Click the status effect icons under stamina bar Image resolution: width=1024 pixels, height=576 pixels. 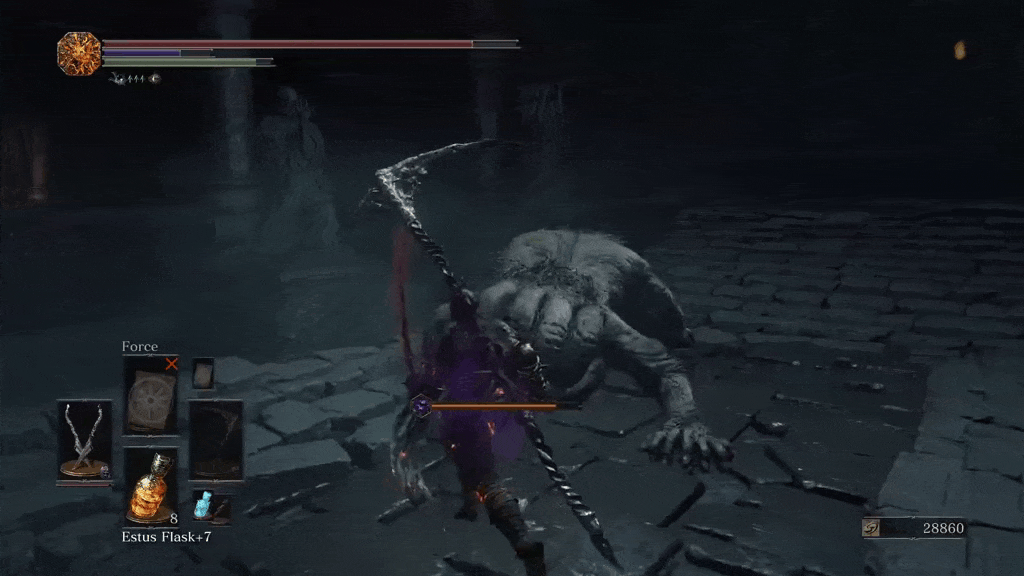133,78
